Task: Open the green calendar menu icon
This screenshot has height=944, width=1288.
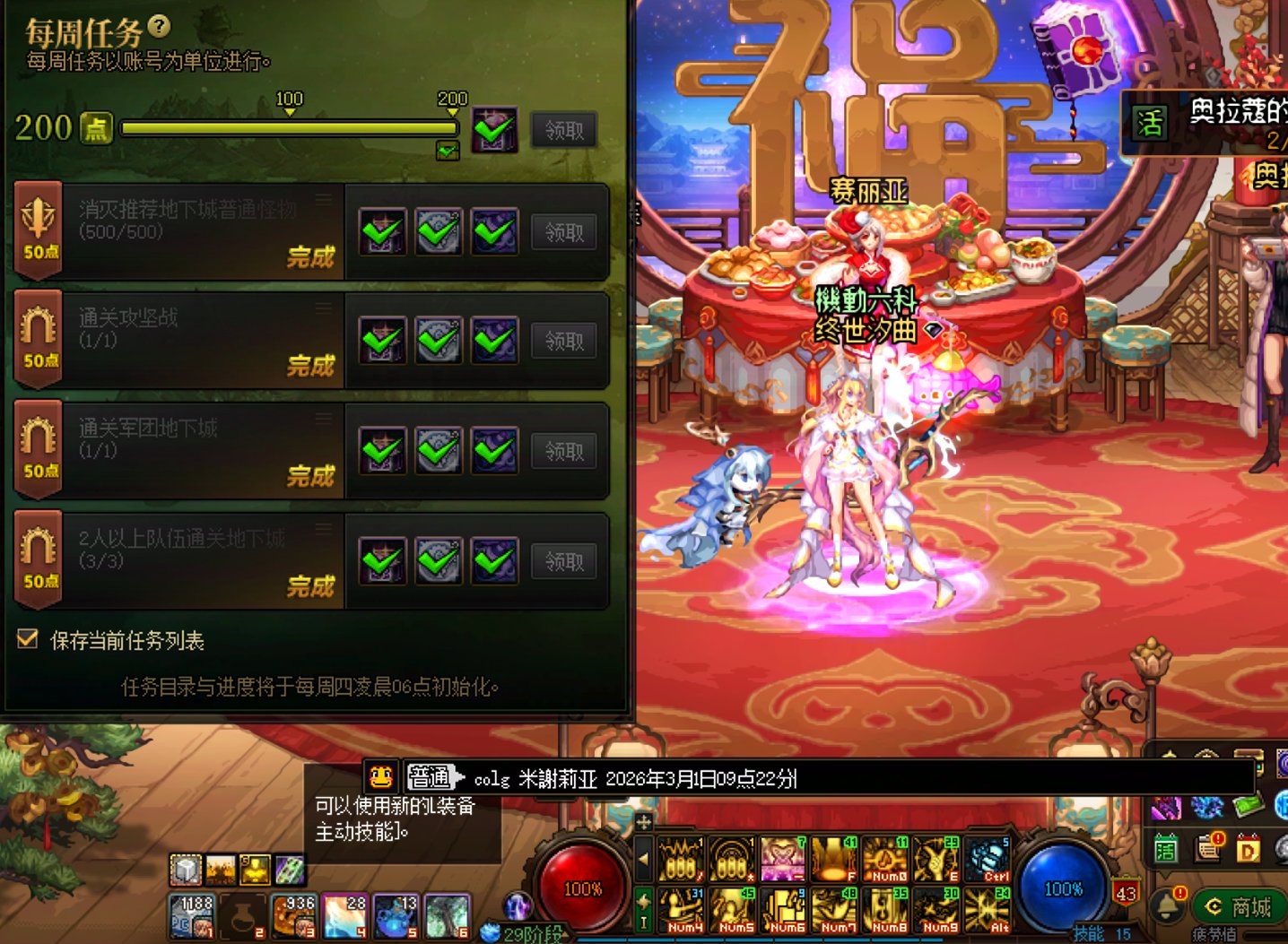Action: 1166,847
